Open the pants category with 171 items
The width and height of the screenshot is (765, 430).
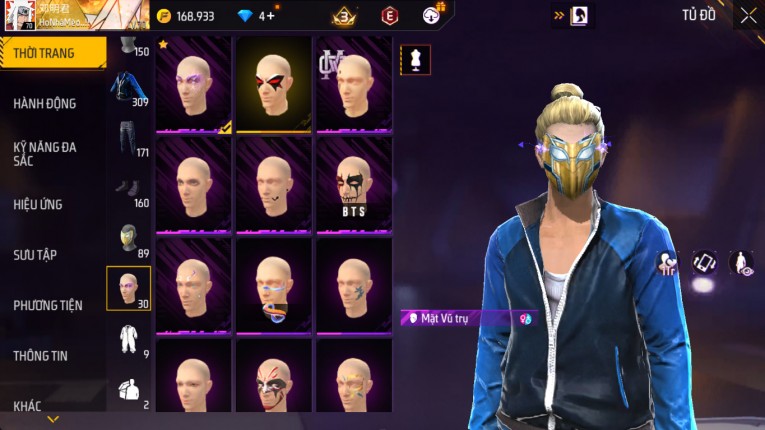pyautogui.click(x=128, y=138)
